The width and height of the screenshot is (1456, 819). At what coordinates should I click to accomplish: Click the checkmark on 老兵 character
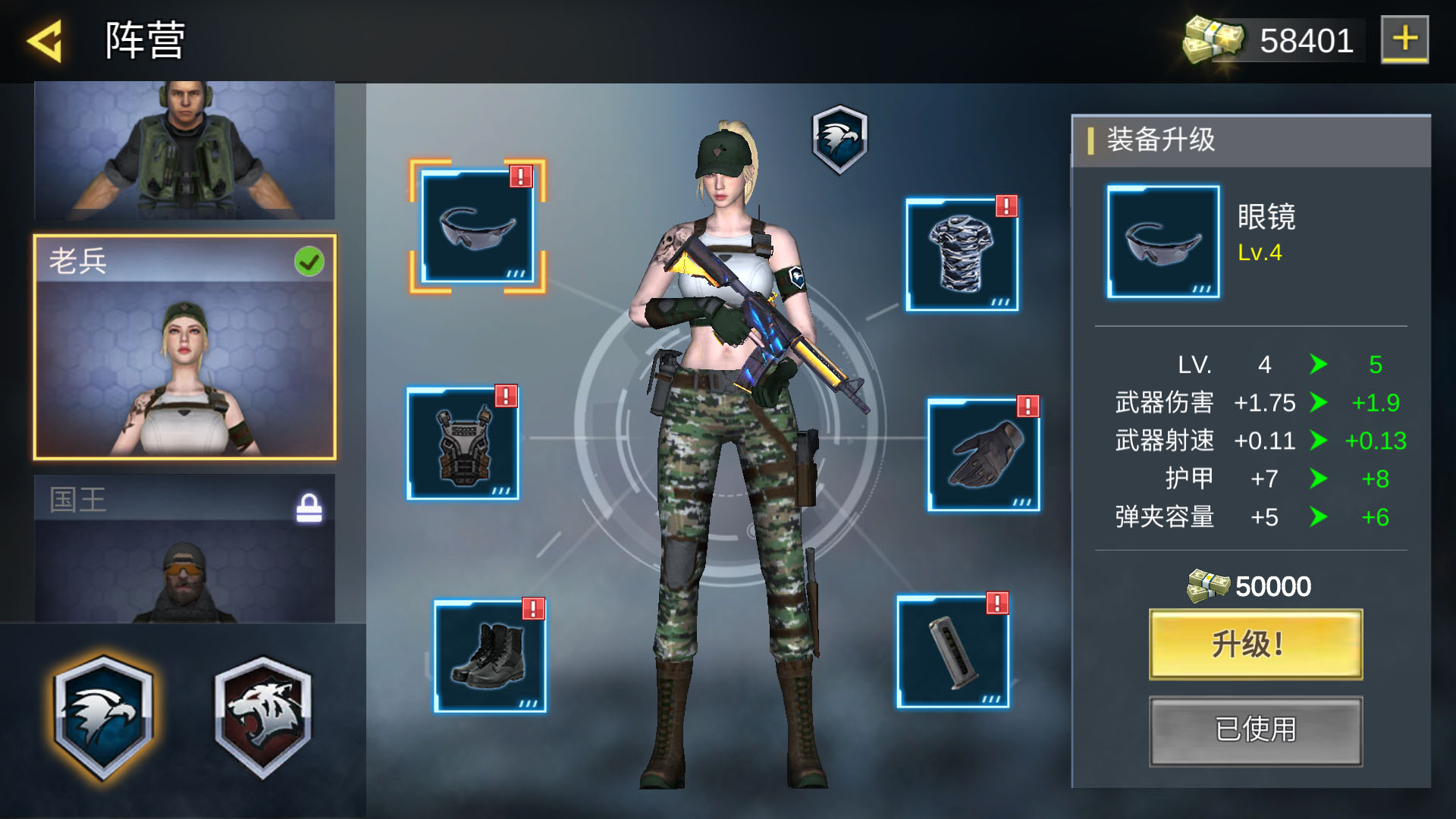coord(308,260)
